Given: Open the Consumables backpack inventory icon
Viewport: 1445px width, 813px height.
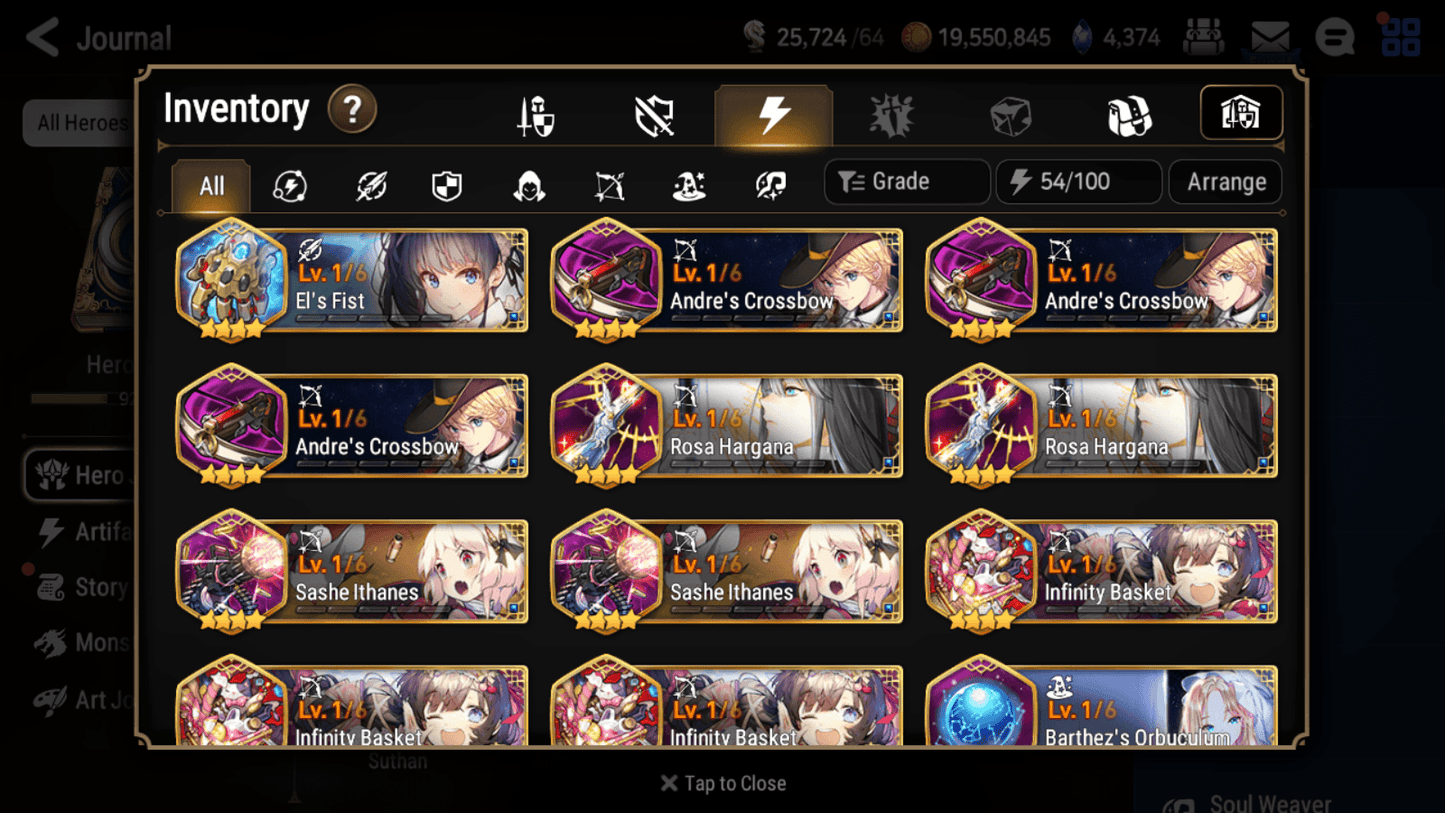Looking at the screenshot, I should (x=1130, y=113).
